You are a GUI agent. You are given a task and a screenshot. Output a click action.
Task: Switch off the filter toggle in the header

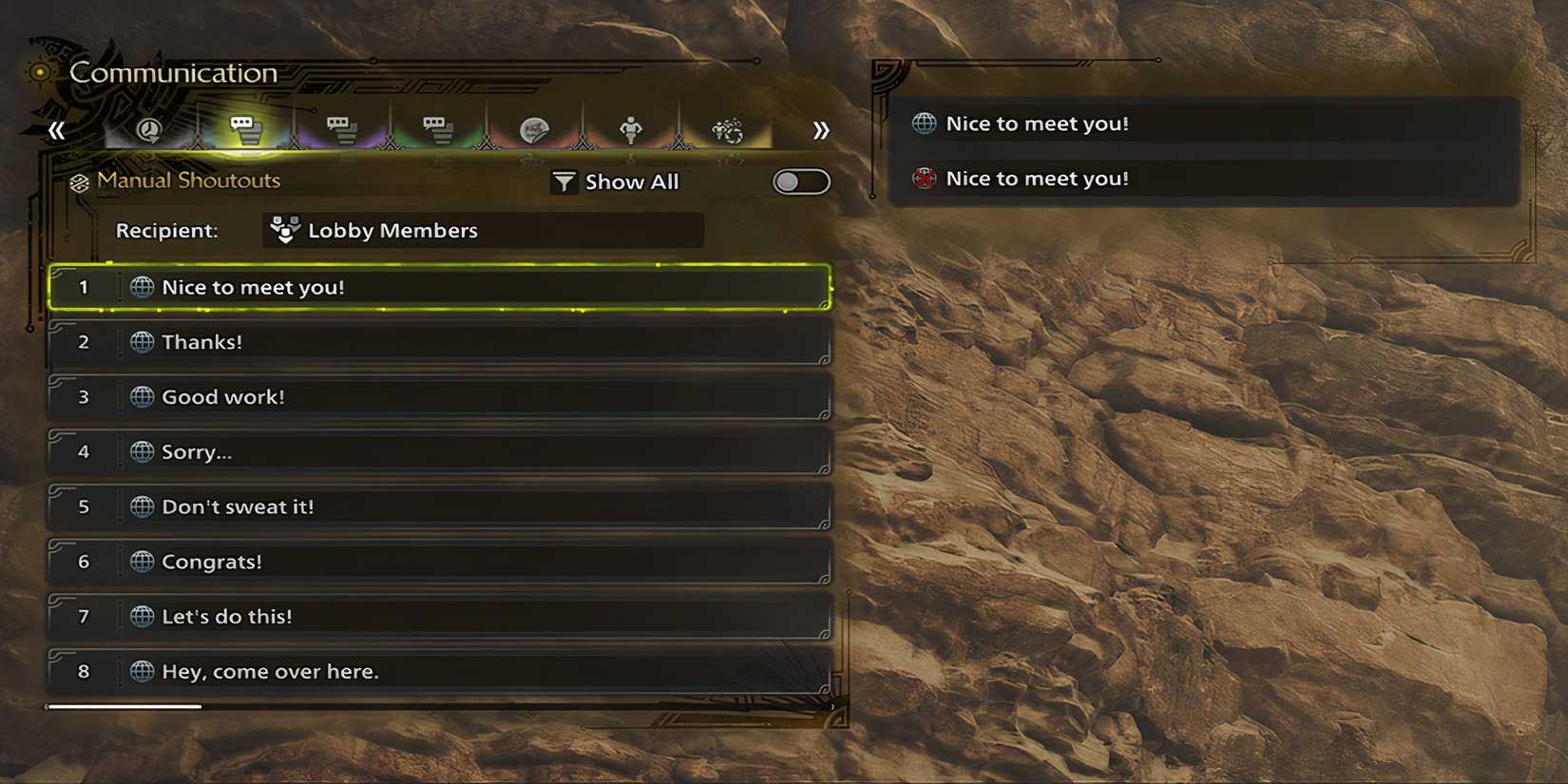click(801, 182)
